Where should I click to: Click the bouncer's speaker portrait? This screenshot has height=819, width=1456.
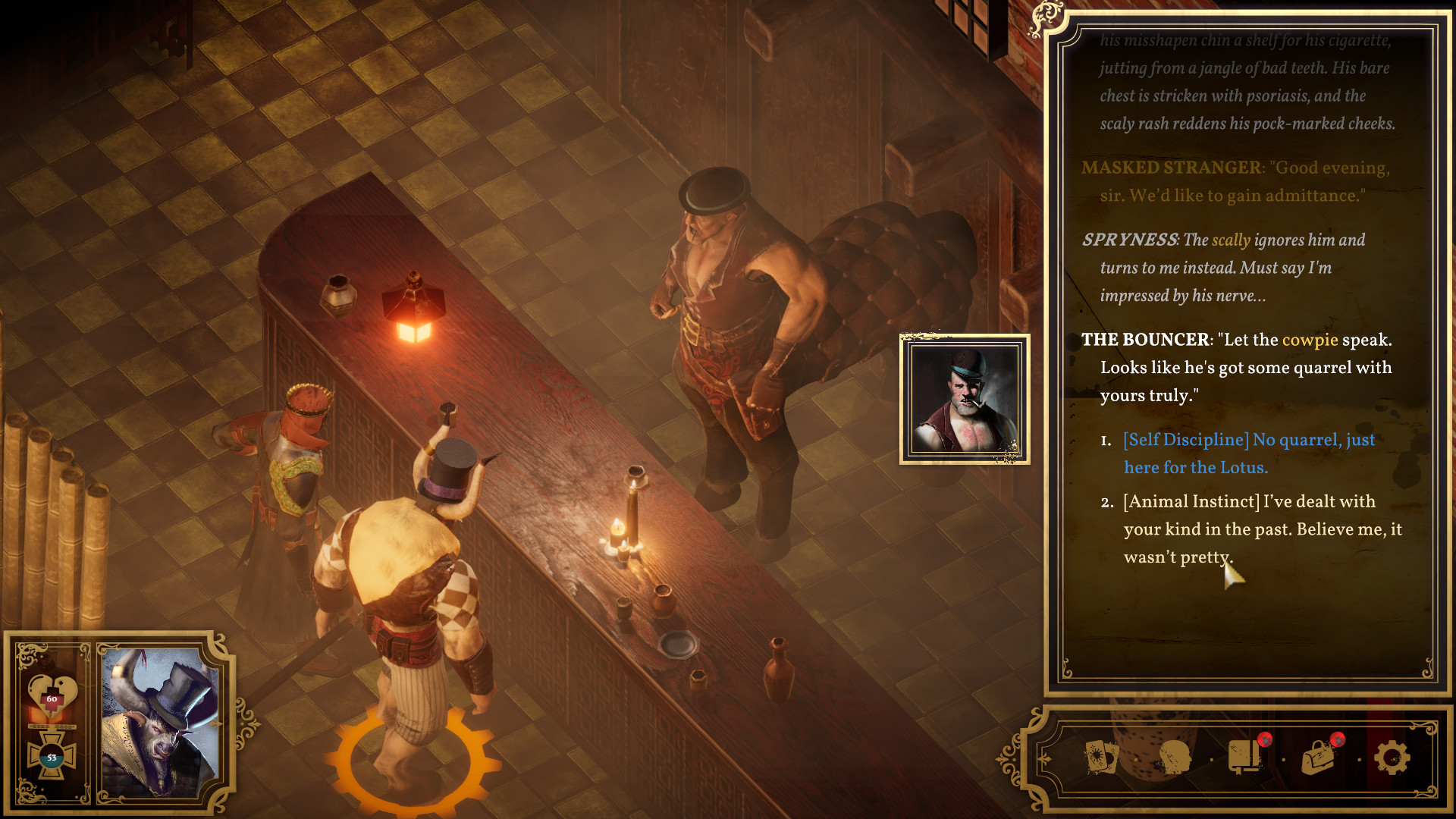965,400
